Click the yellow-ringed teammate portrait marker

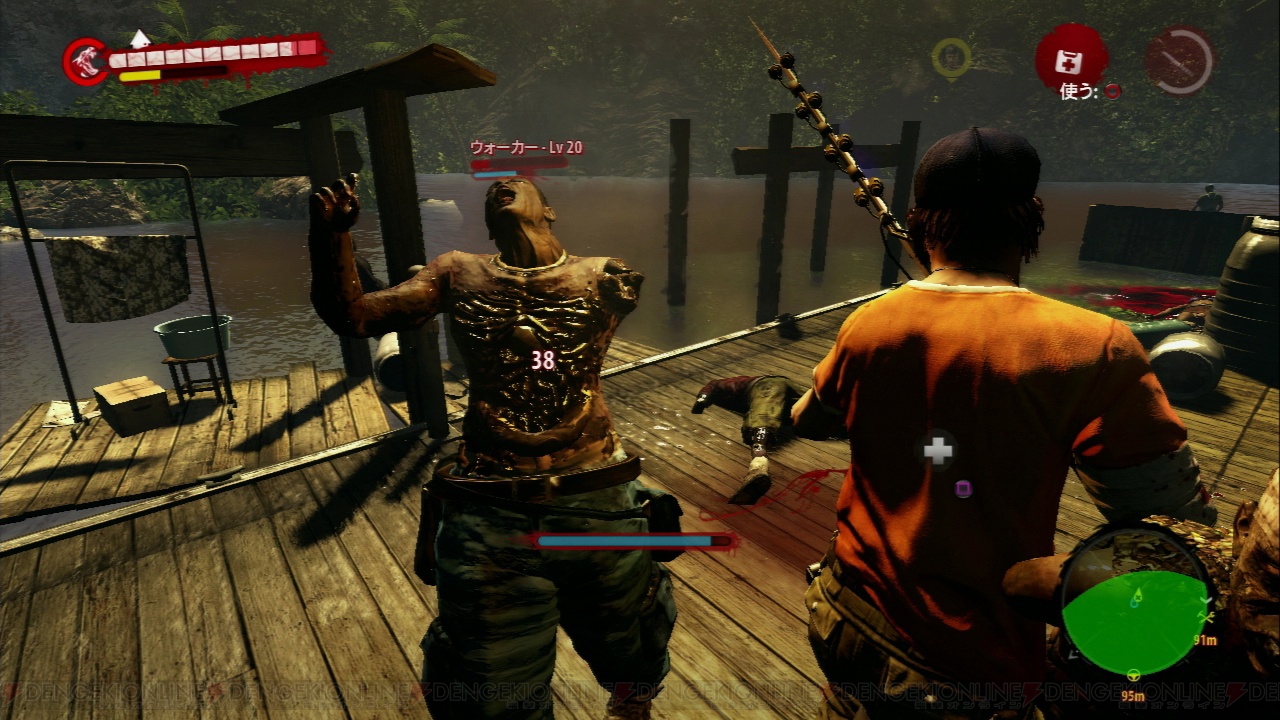click(951, 58)
